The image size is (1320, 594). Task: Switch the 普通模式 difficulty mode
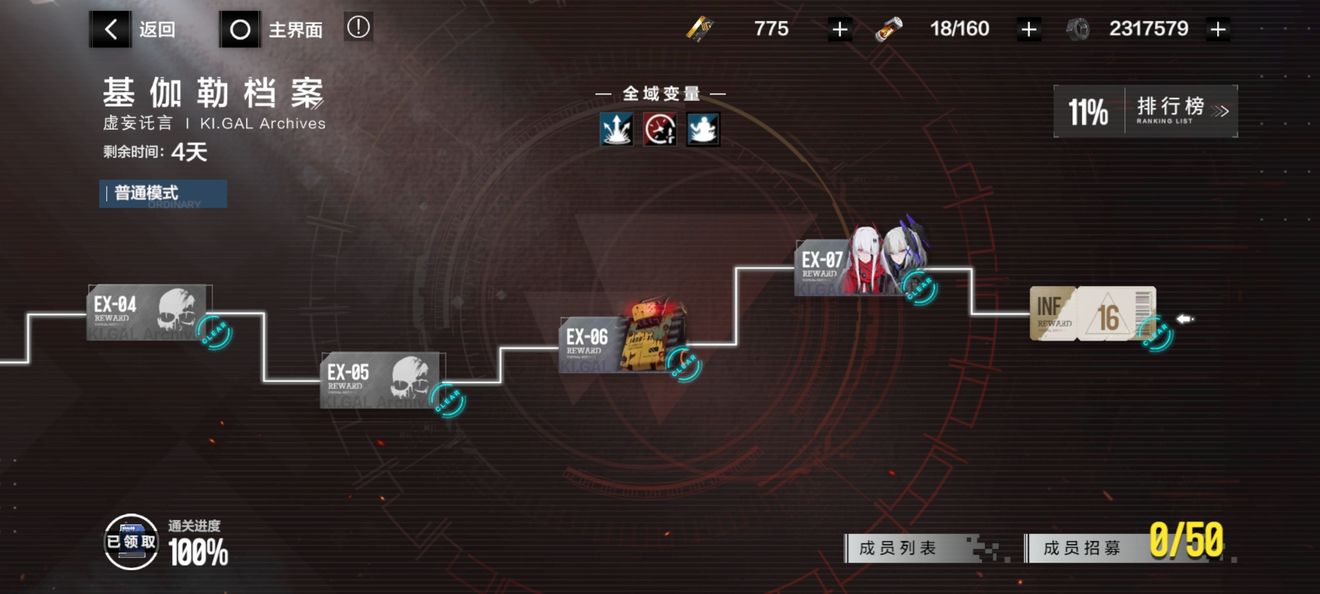pos(163,193)
